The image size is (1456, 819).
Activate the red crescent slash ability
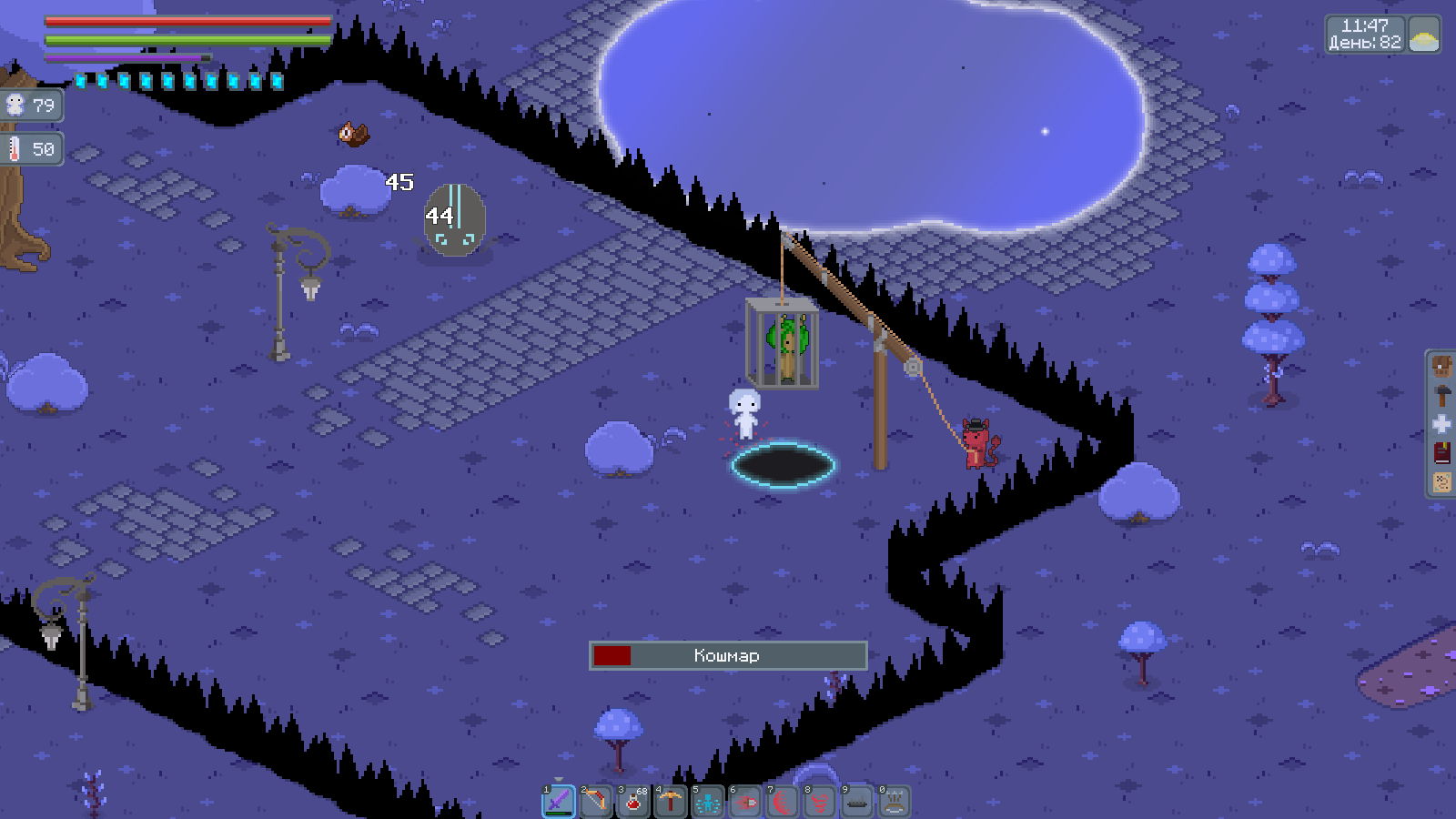[783, 802]
